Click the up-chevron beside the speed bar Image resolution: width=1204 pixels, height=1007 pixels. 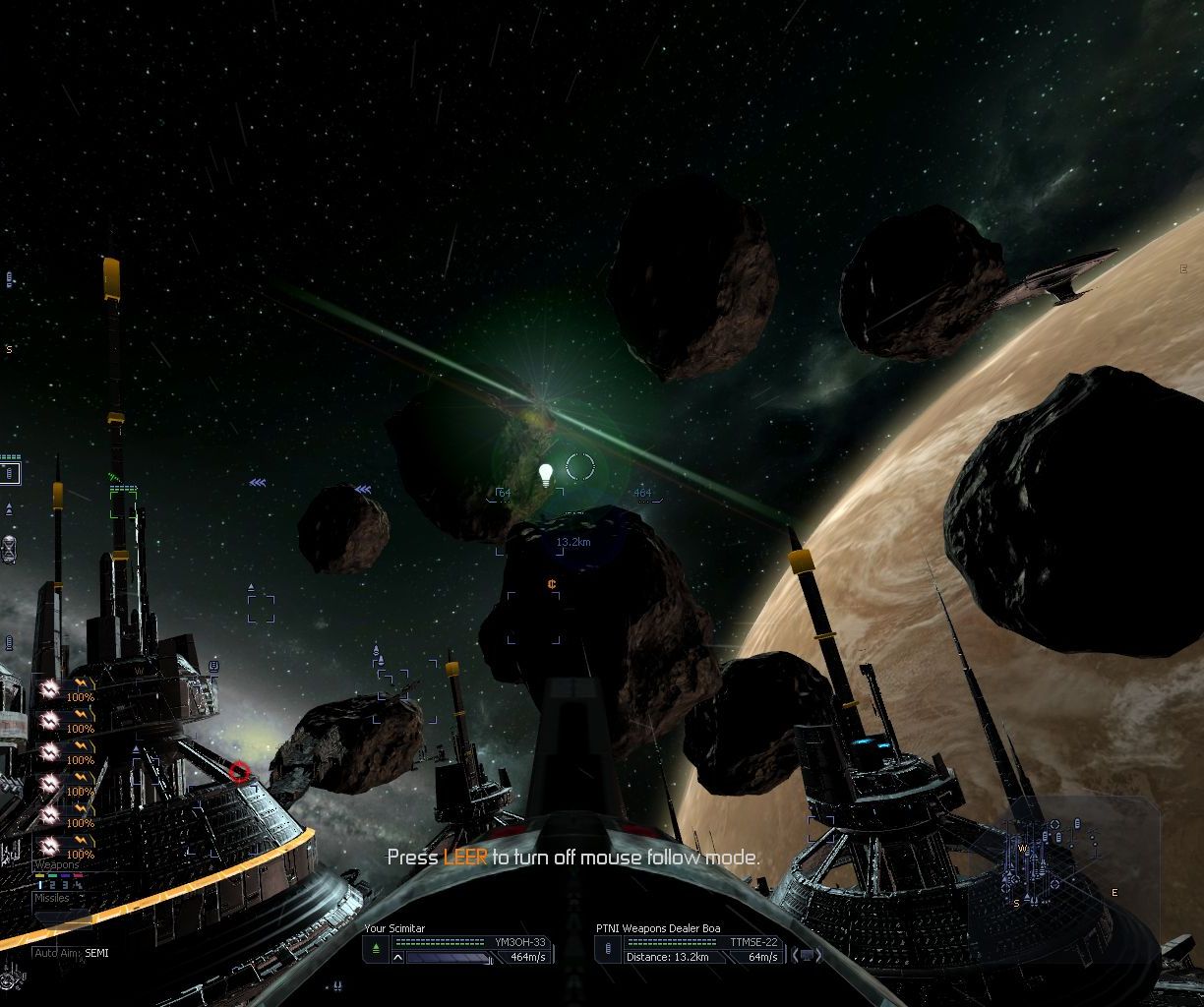pyautogui.click(x=398, y=957)
